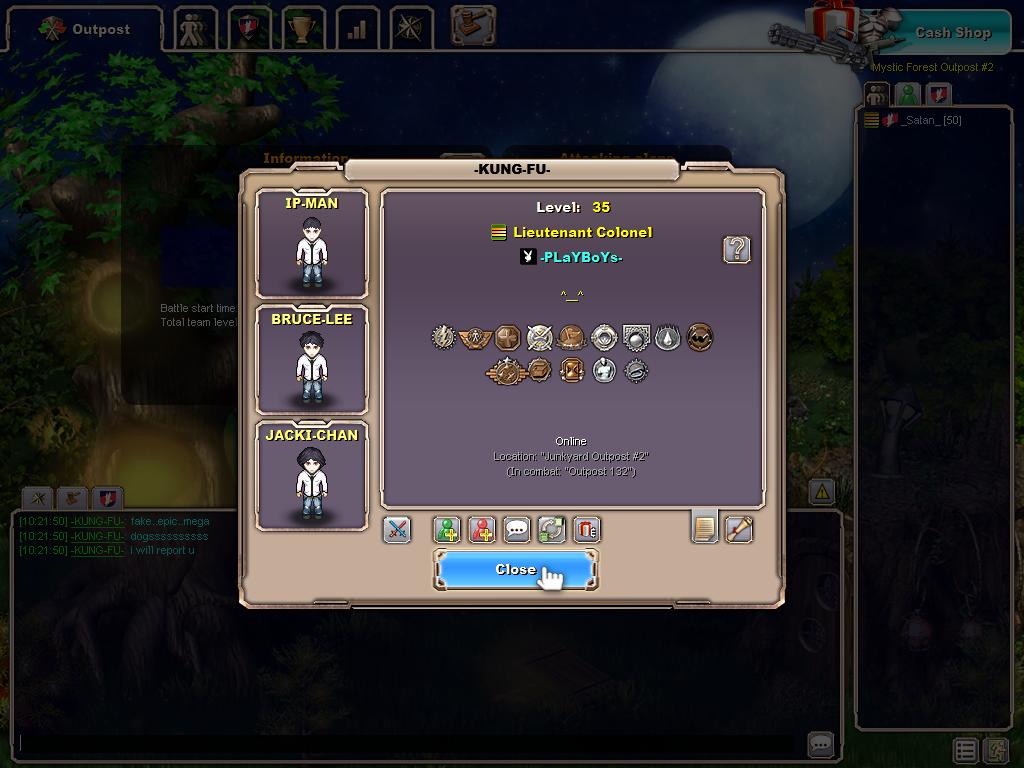Image resolution: width=1024 pixels, height=768 pixels.
Task: Select the JACKI-CHAN character portrait
Action: [x=312, y=476]
